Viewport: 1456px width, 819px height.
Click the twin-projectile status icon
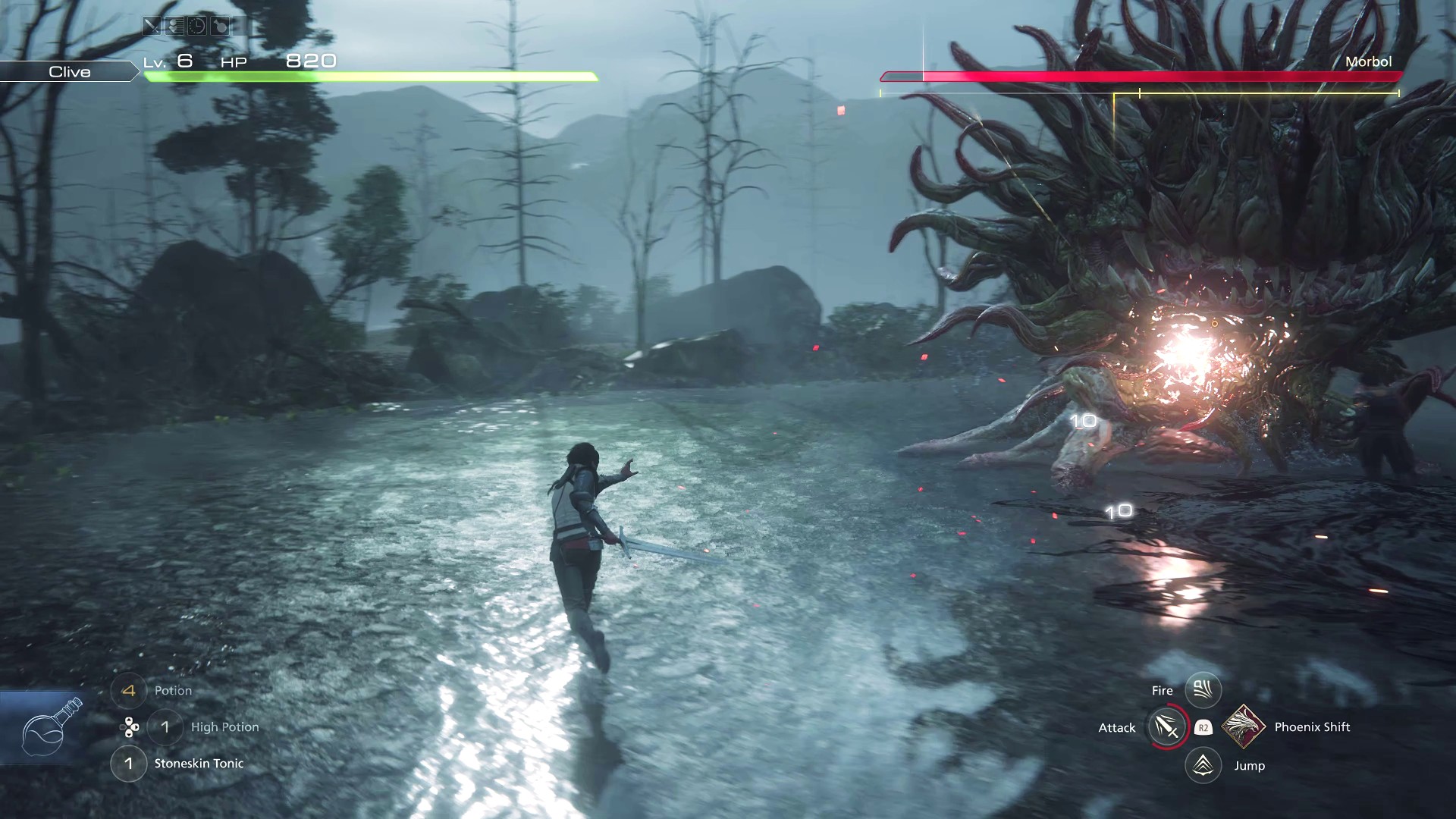pyautogui.click(x=174, y=27)
